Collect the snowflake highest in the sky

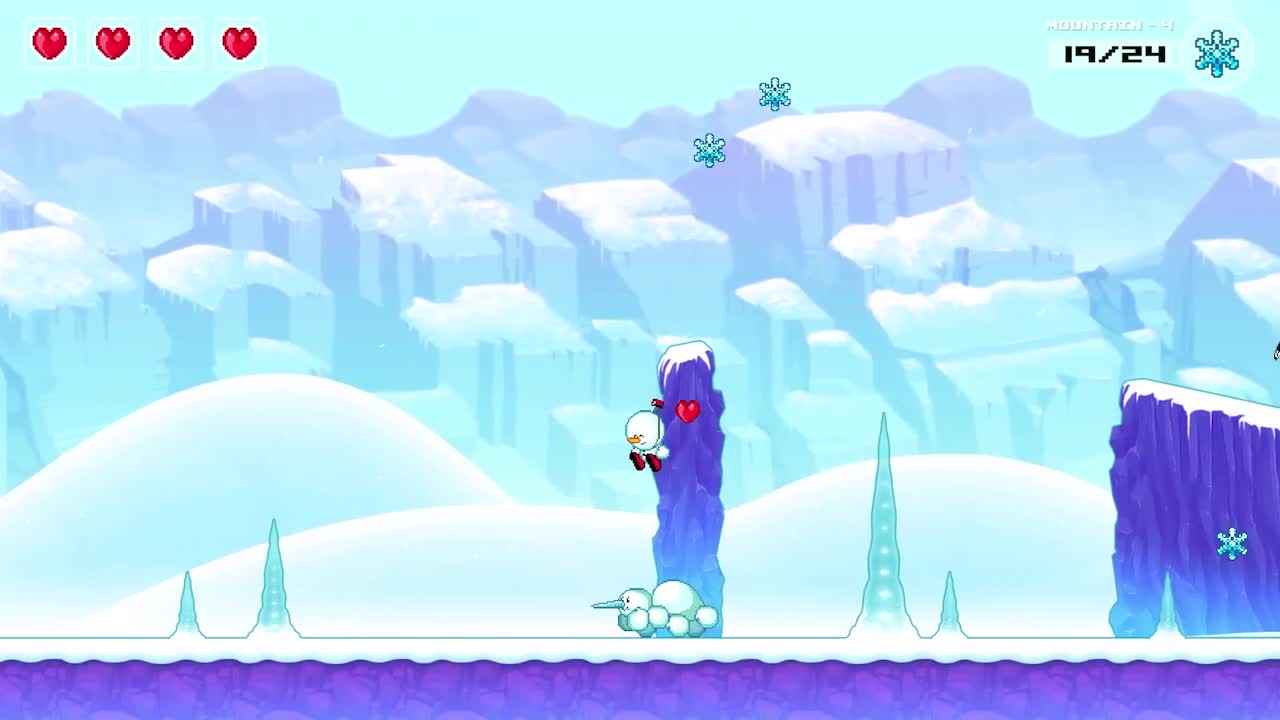point(775,94)
